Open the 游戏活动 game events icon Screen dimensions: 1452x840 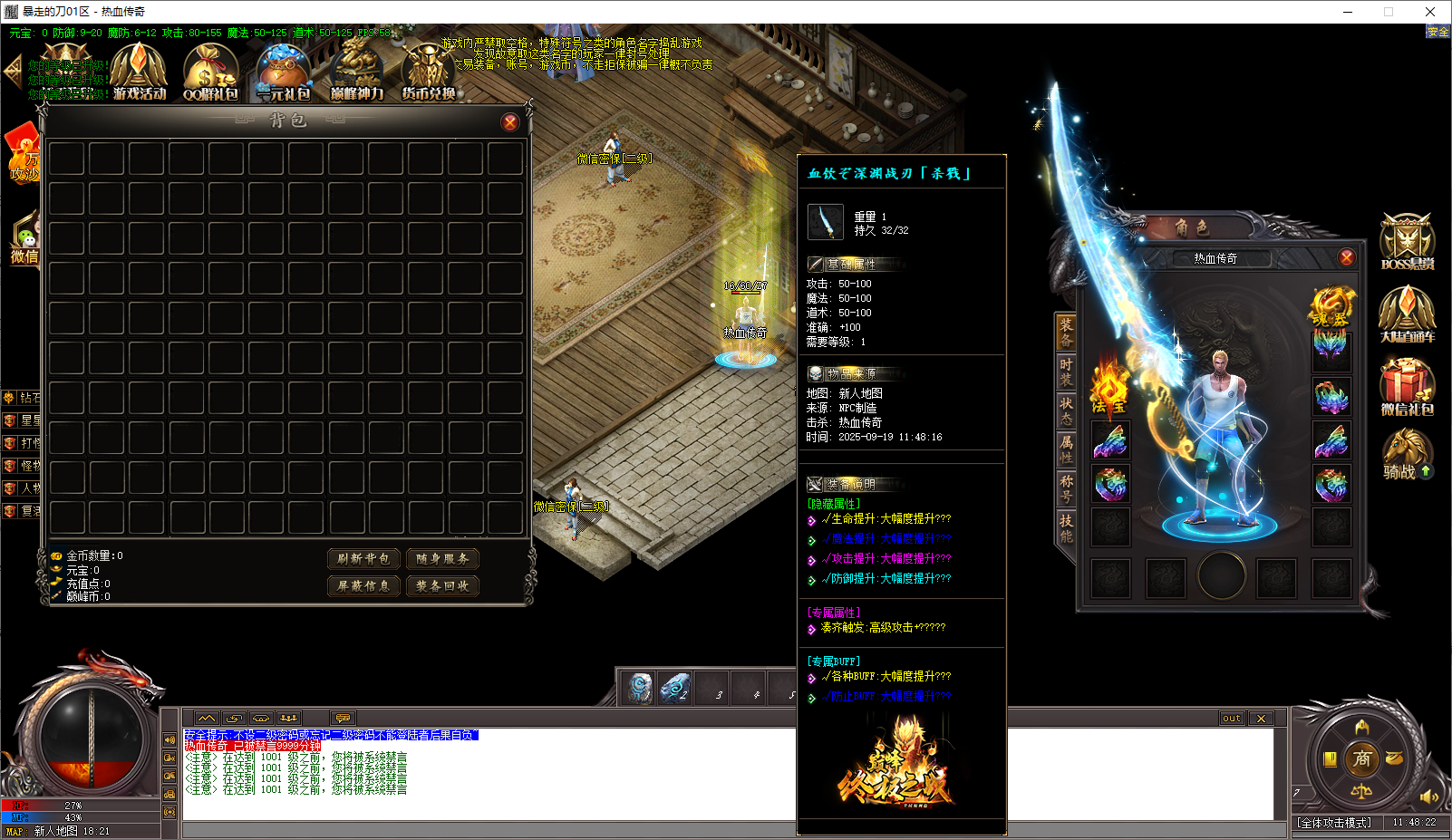coord(139,72)
